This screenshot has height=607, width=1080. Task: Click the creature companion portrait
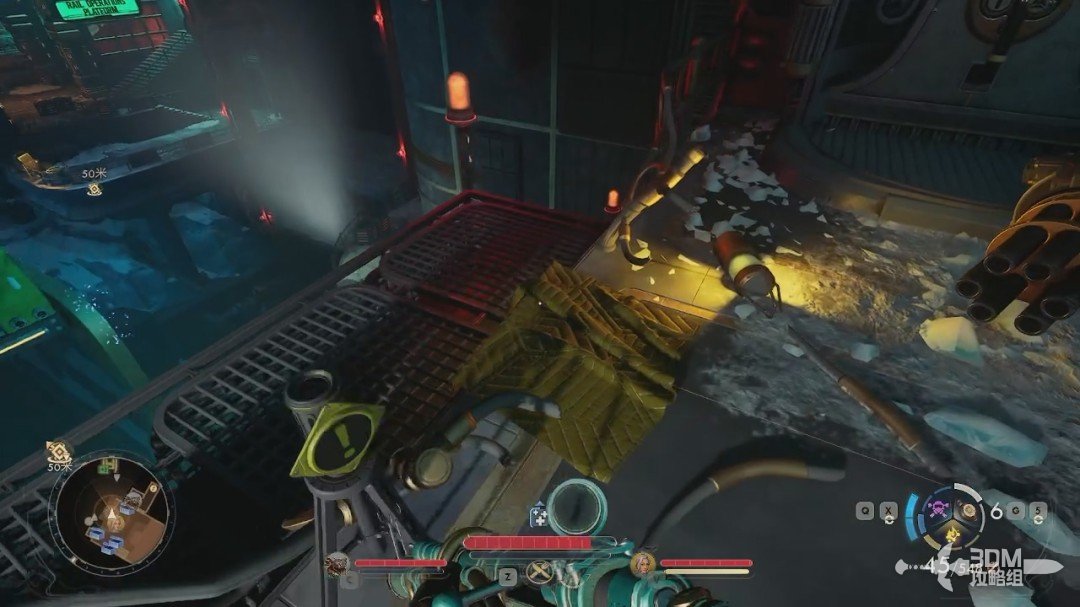[337, 564]
